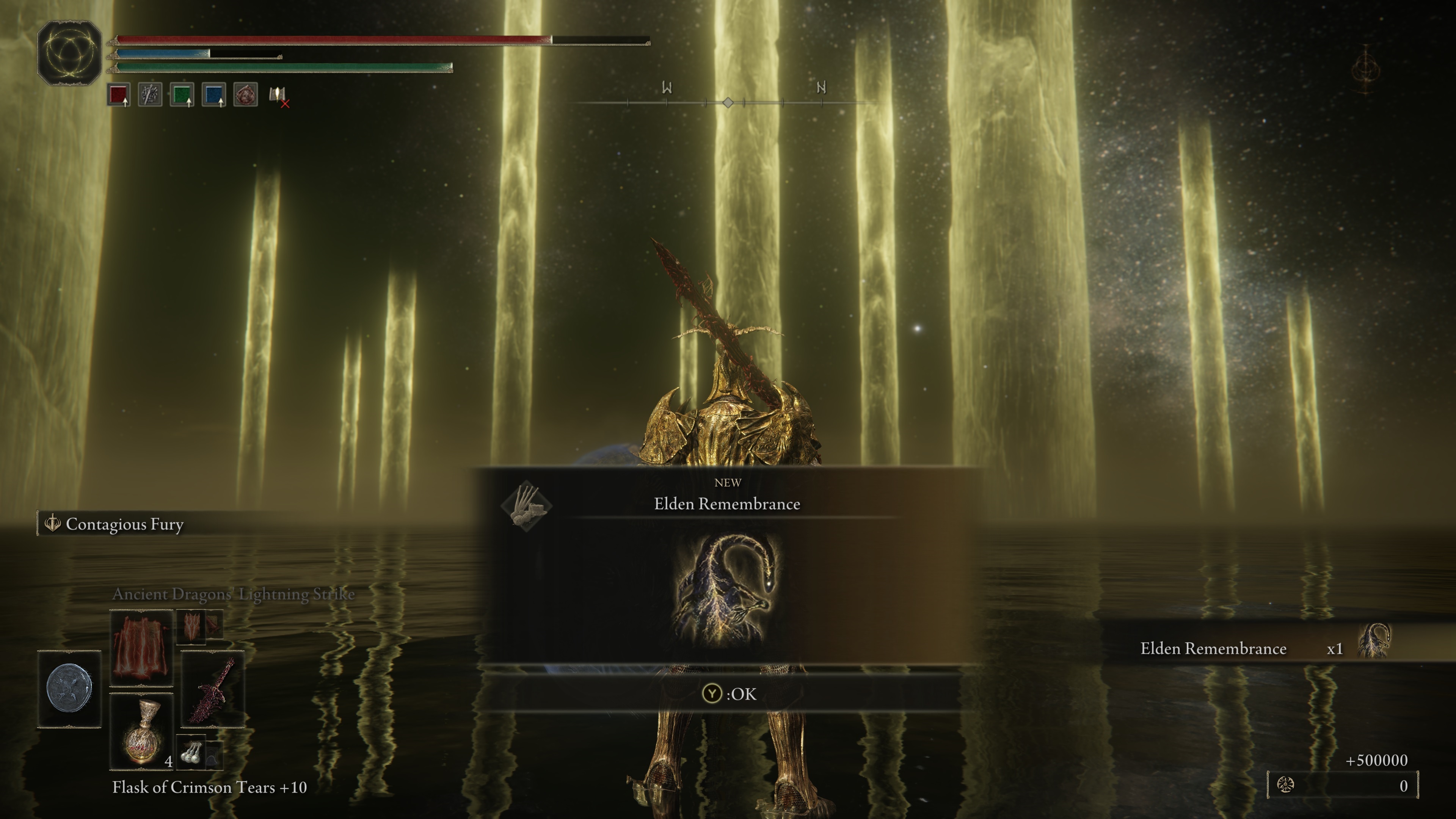Click the equipped dark red sword slot
Image resolution: width=1456 pixels, height=819 pixels.
[x=212, y=689]
